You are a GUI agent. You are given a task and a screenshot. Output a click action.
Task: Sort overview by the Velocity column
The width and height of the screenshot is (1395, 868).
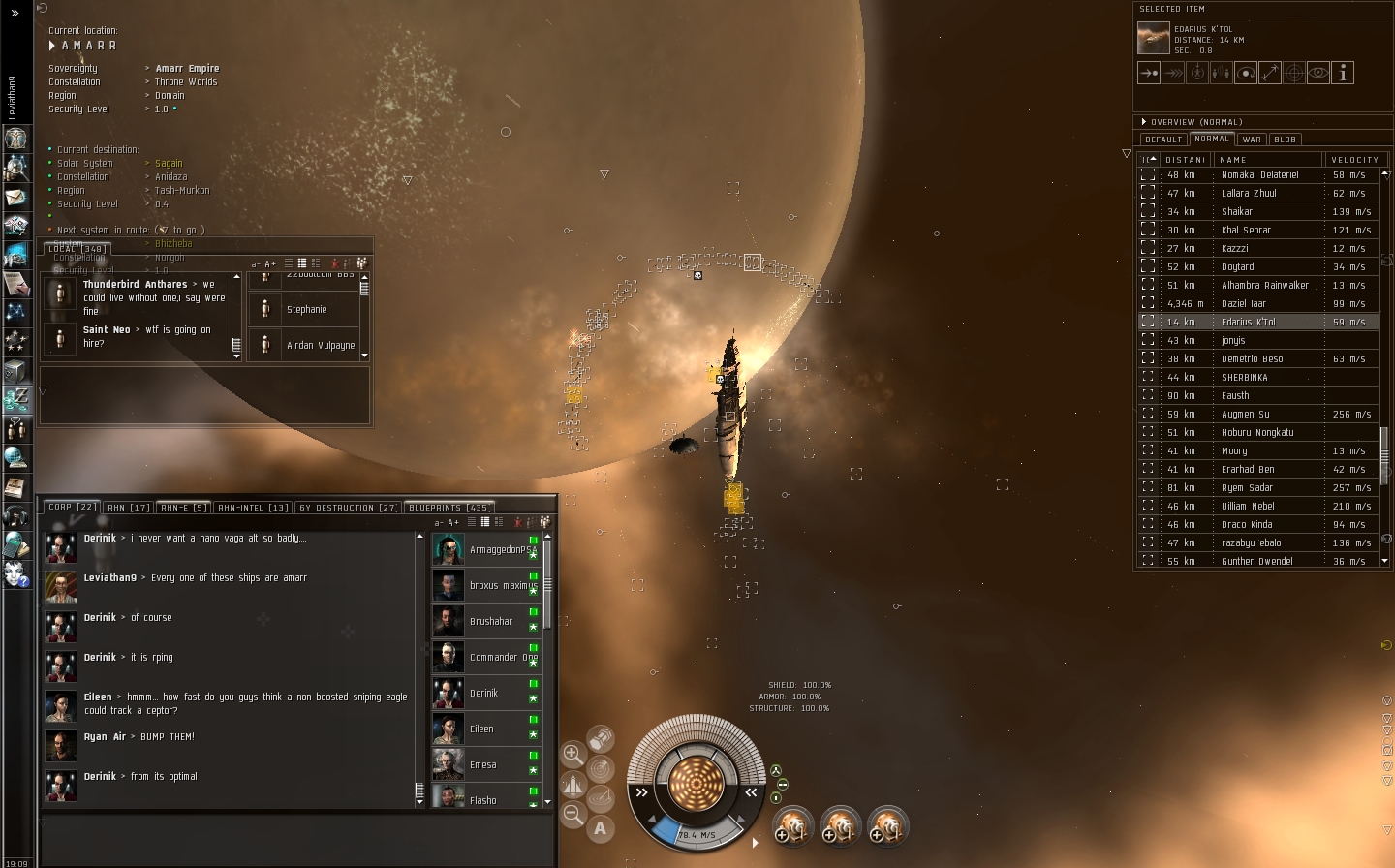[x=1354, y=160]
